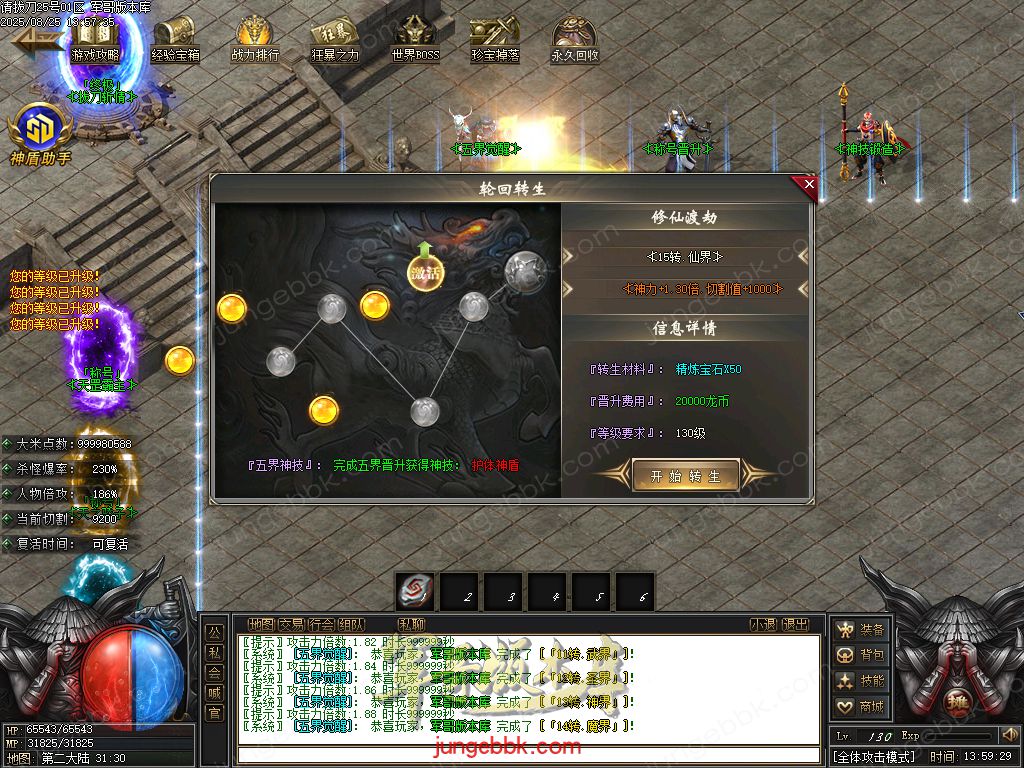Toggle the sound speaker icon
Image resolution: width=1024 pixels, height=768 pixels.
tap(1008, 735)
